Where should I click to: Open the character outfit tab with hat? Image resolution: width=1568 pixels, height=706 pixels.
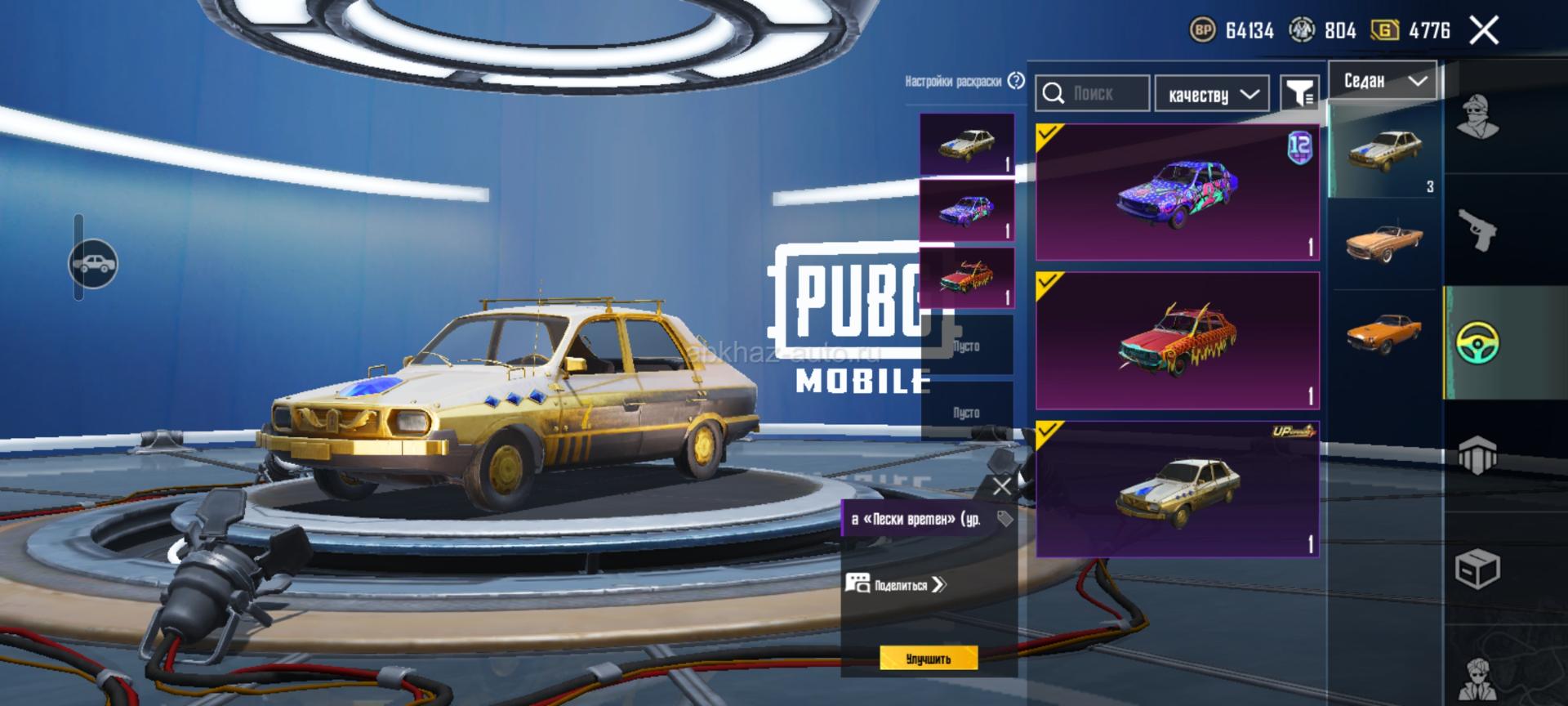pos(1479,118)
